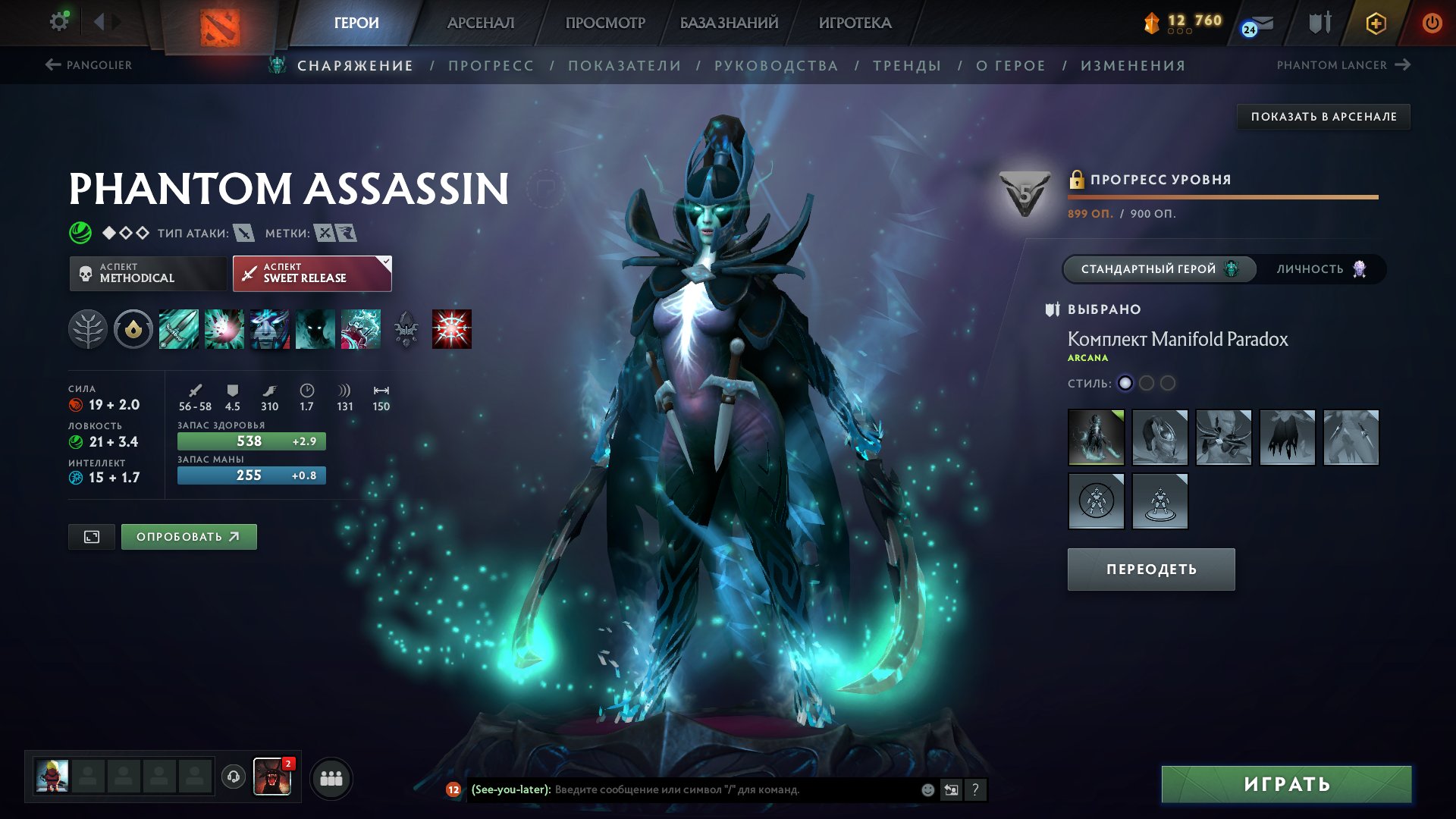This screenshot has width=1456, height=819.
Task: Switch to the АРСЕНАЛ tab
Action: point(481,23)
